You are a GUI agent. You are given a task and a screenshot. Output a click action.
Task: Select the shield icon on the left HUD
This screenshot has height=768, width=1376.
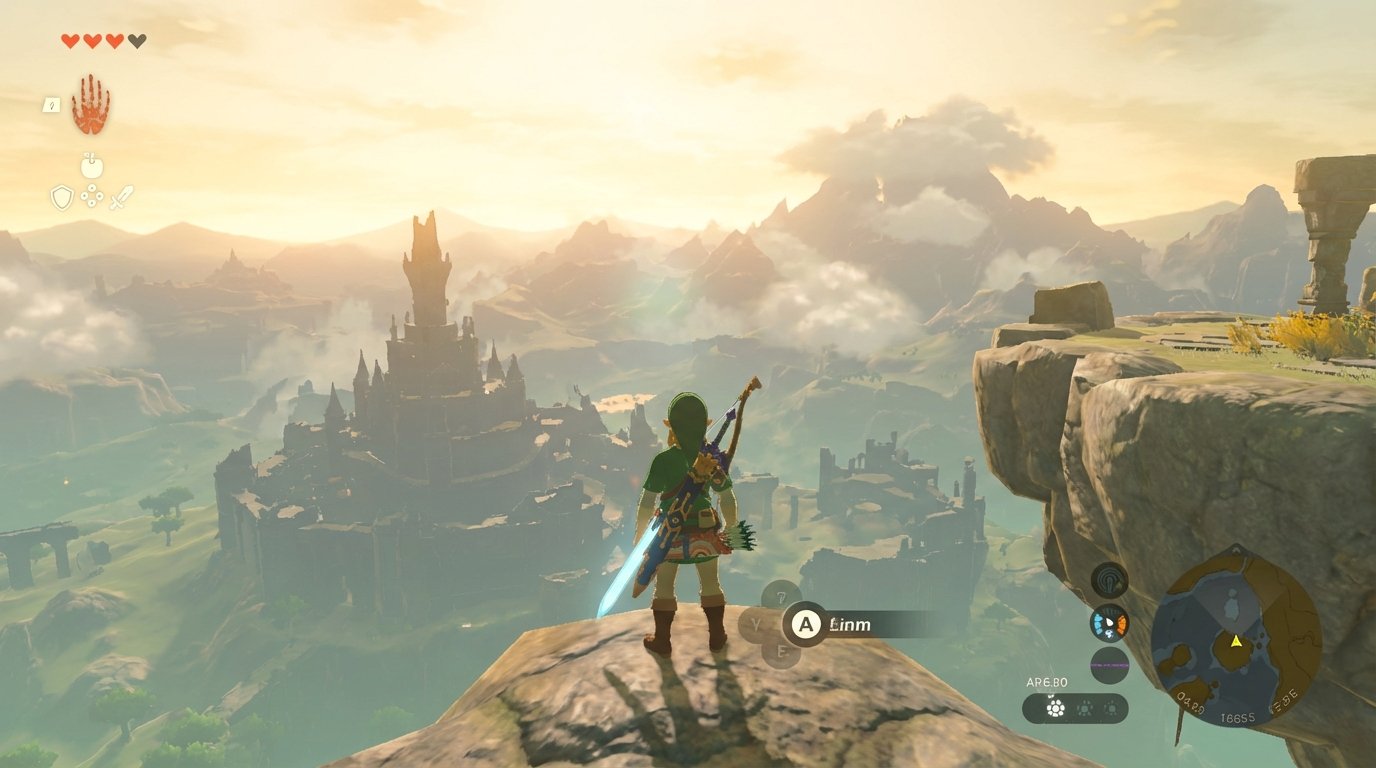click(62, 196)
